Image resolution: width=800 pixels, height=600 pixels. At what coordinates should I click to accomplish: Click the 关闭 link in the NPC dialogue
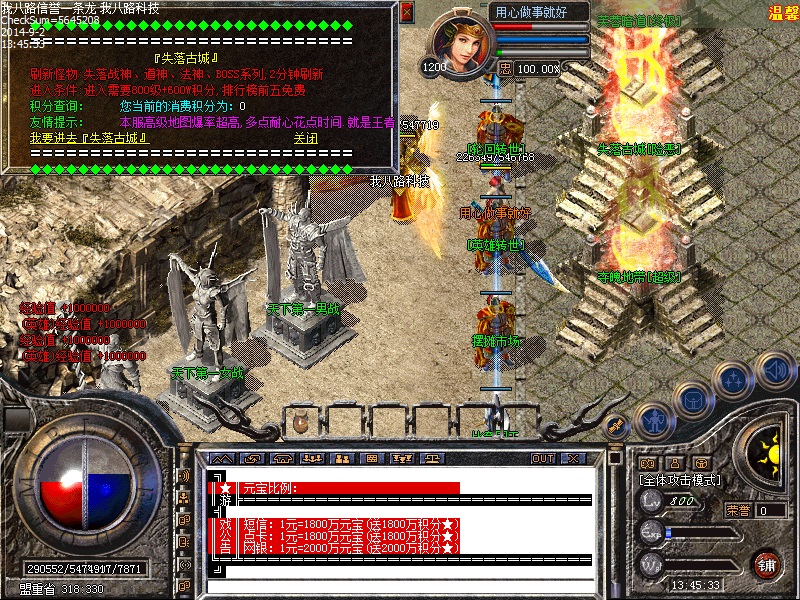point(305,138)
